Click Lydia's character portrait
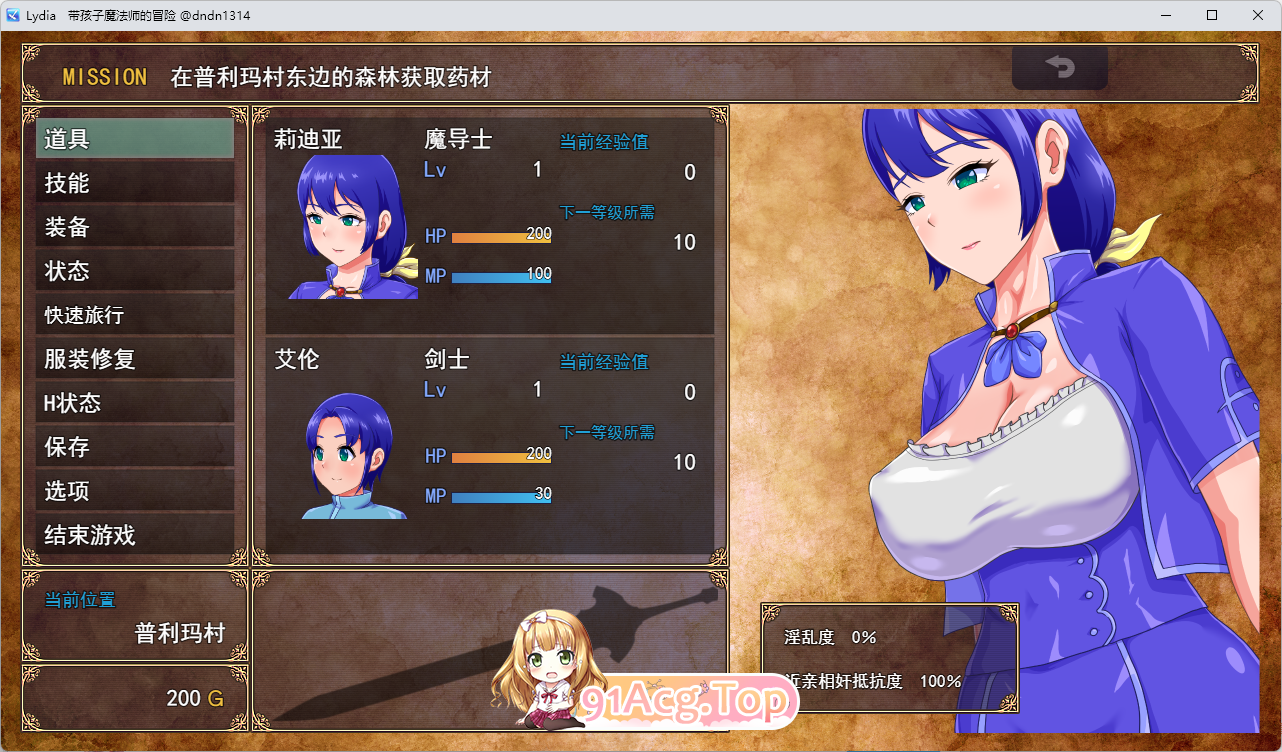Image resolution: width=1282 pixels, height=752 pixels. click(352, 225)
